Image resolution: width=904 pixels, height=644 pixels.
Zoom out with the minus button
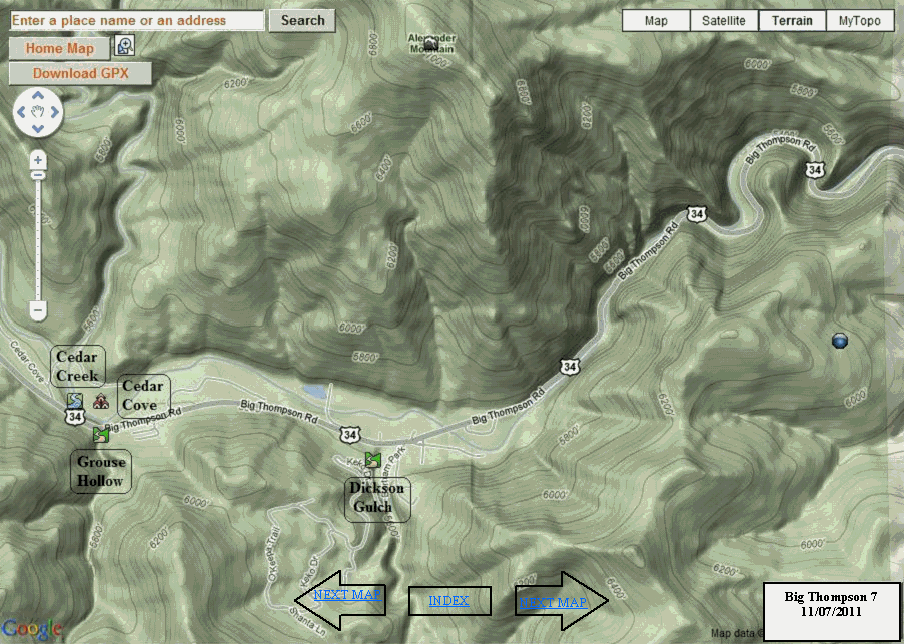38,311
